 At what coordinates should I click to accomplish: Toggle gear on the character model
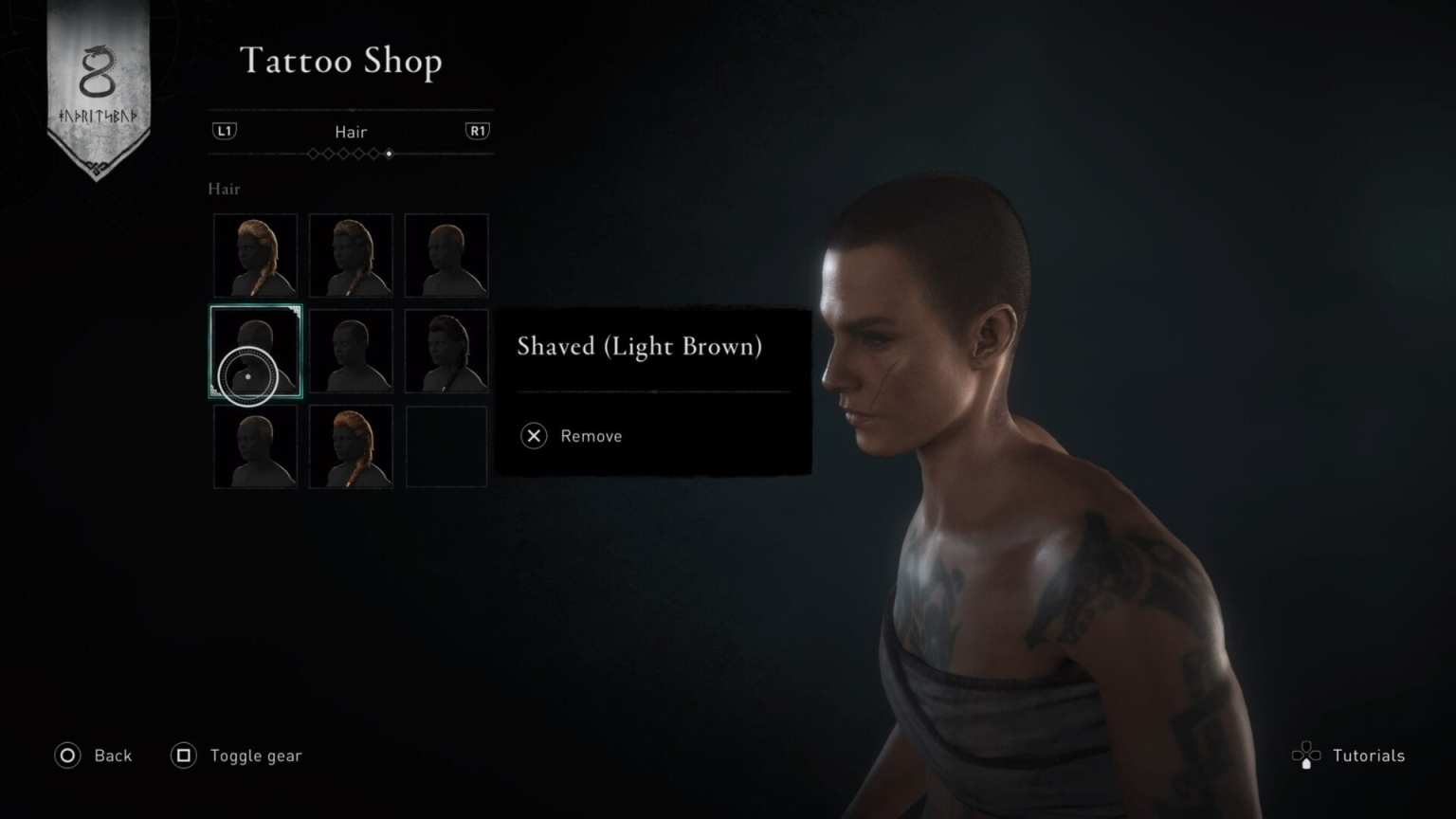coord(255,755)
